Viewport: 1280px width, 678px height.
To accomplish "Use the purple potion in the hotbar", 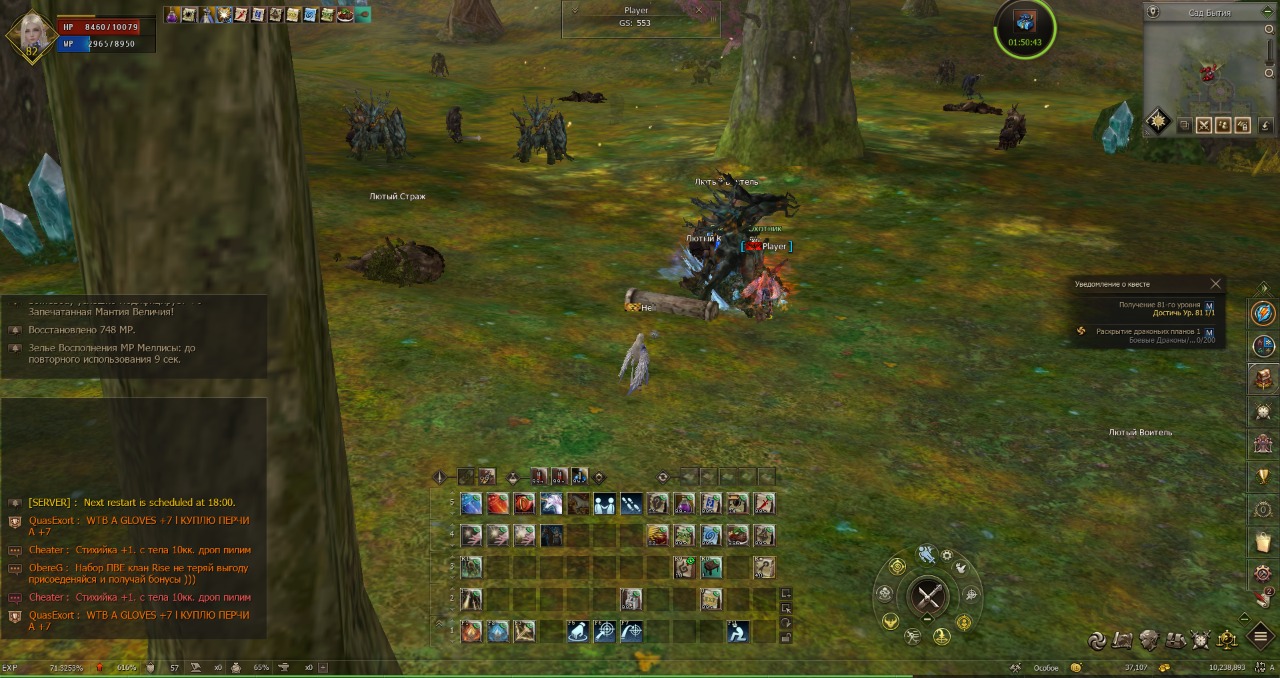I will click(684, 504).
